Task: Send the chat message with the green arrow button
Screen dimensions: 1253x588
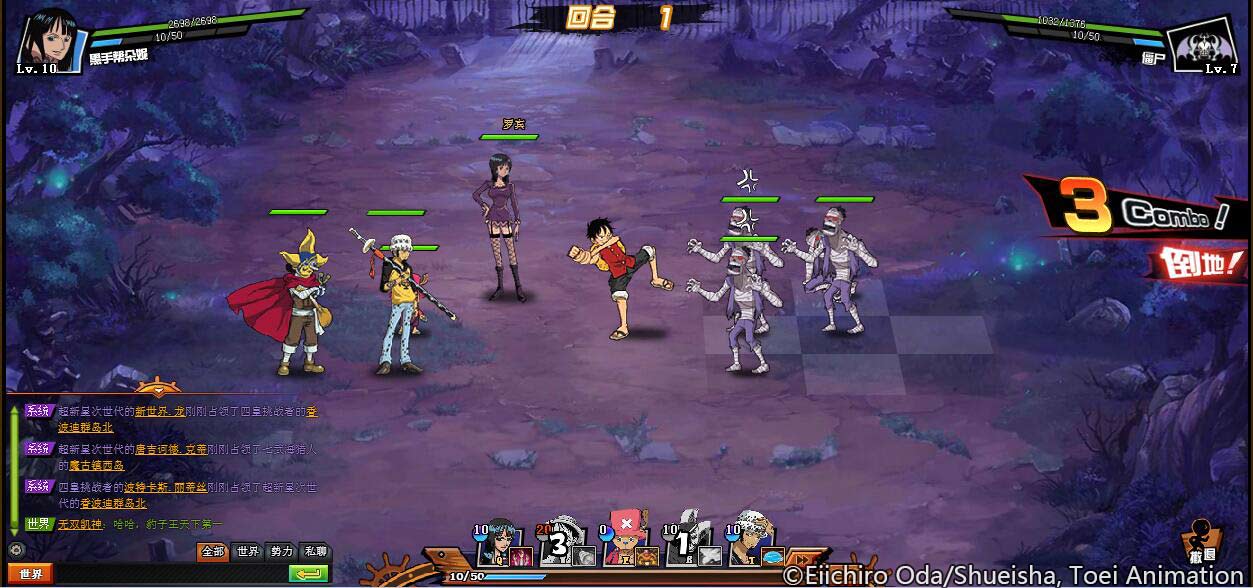Action: (308, 574)
